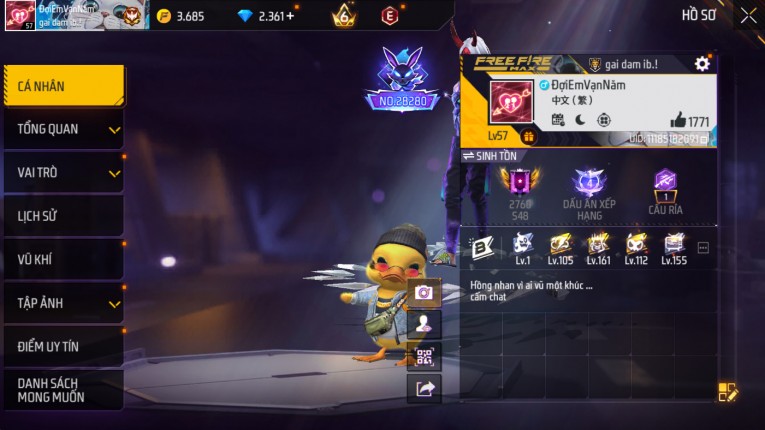The width and height of the screenshot is (765, 430).
Task: Show the profile QR code
Action: tap(424, 356)
